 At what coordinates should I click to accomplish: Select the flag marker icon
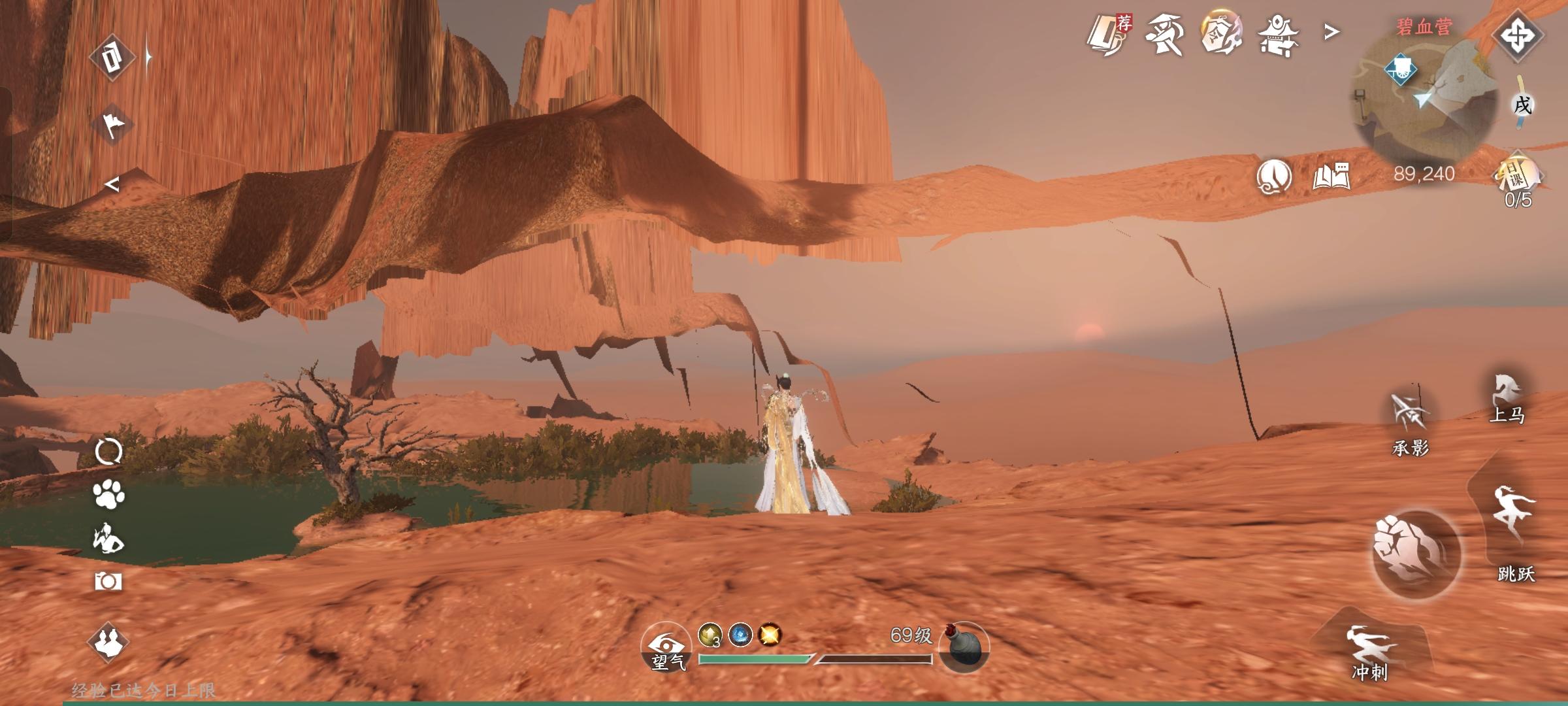click(112, 125)
